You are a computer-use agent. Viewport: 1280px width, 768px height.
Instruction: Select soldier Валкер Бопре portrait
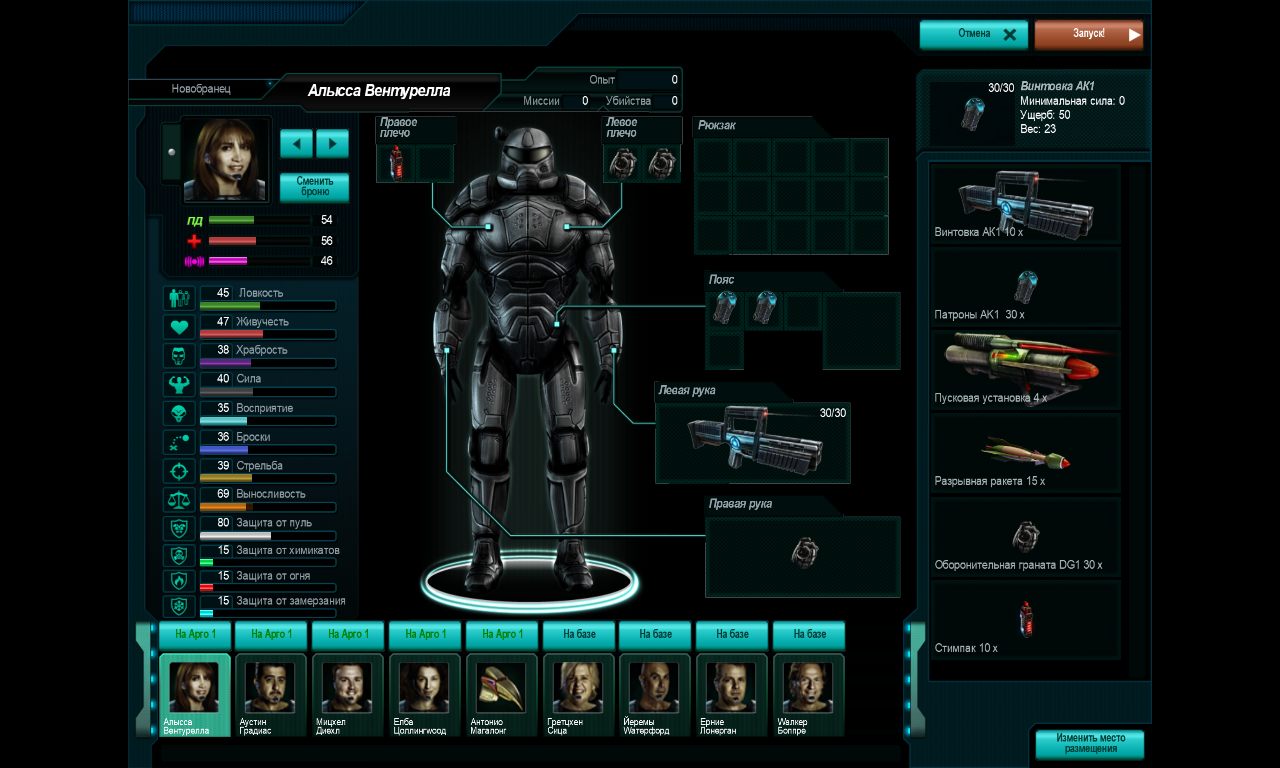808,690
